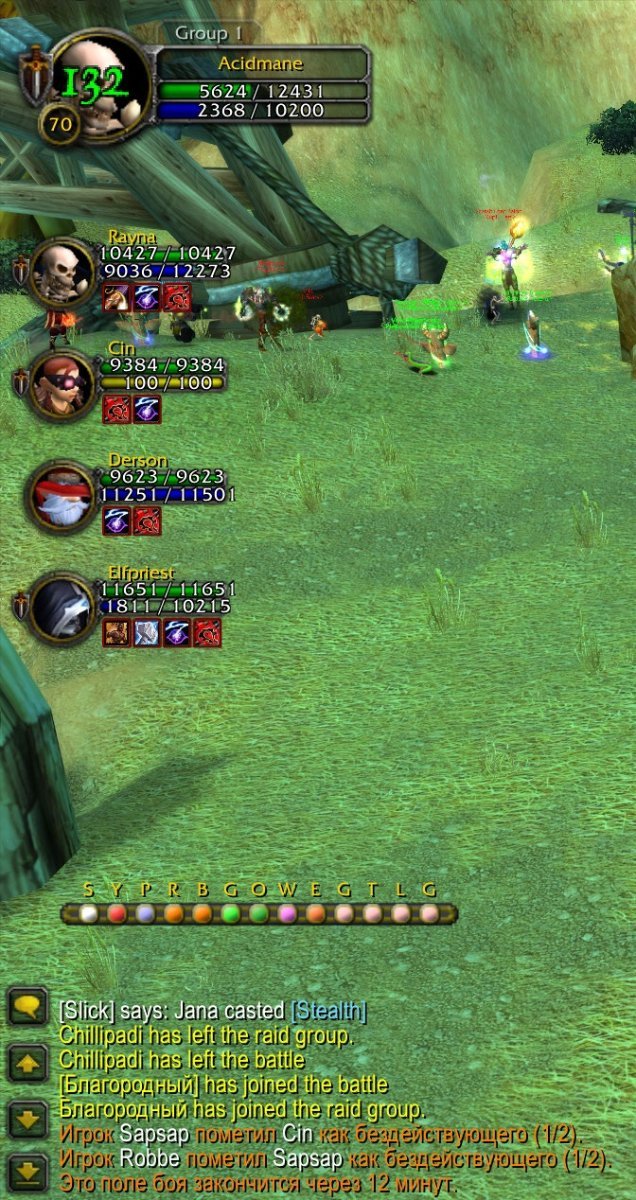
Task: Inspect Rayna's first buff icon
Action: point(116,297)
